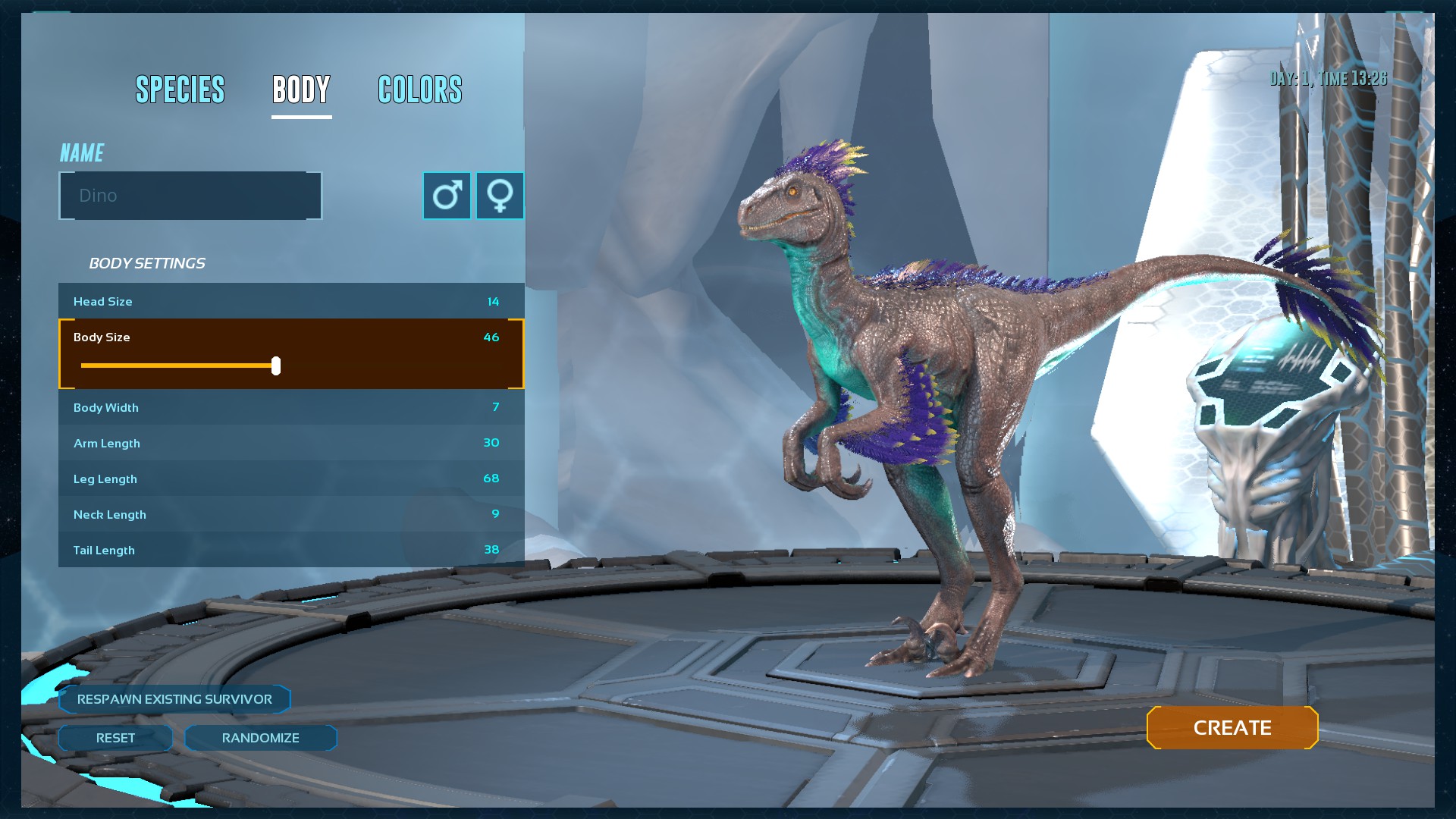Click the Body Settings heading
This screenshot has height=819, width=1456.
tap(147, 263)
